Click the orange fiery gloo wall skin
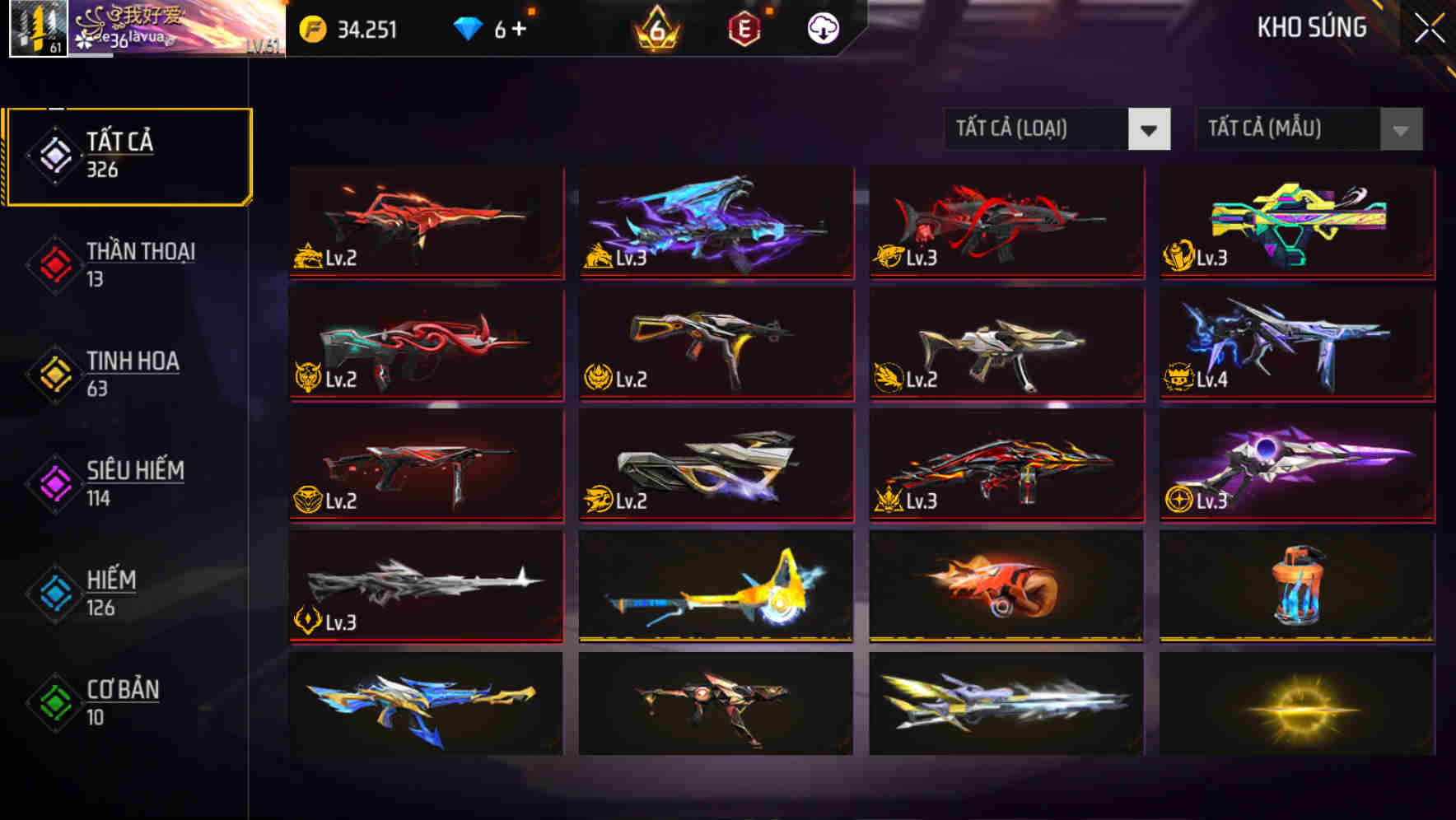Viewport: 1456px width, 820px height. (x=1006, y=586)
